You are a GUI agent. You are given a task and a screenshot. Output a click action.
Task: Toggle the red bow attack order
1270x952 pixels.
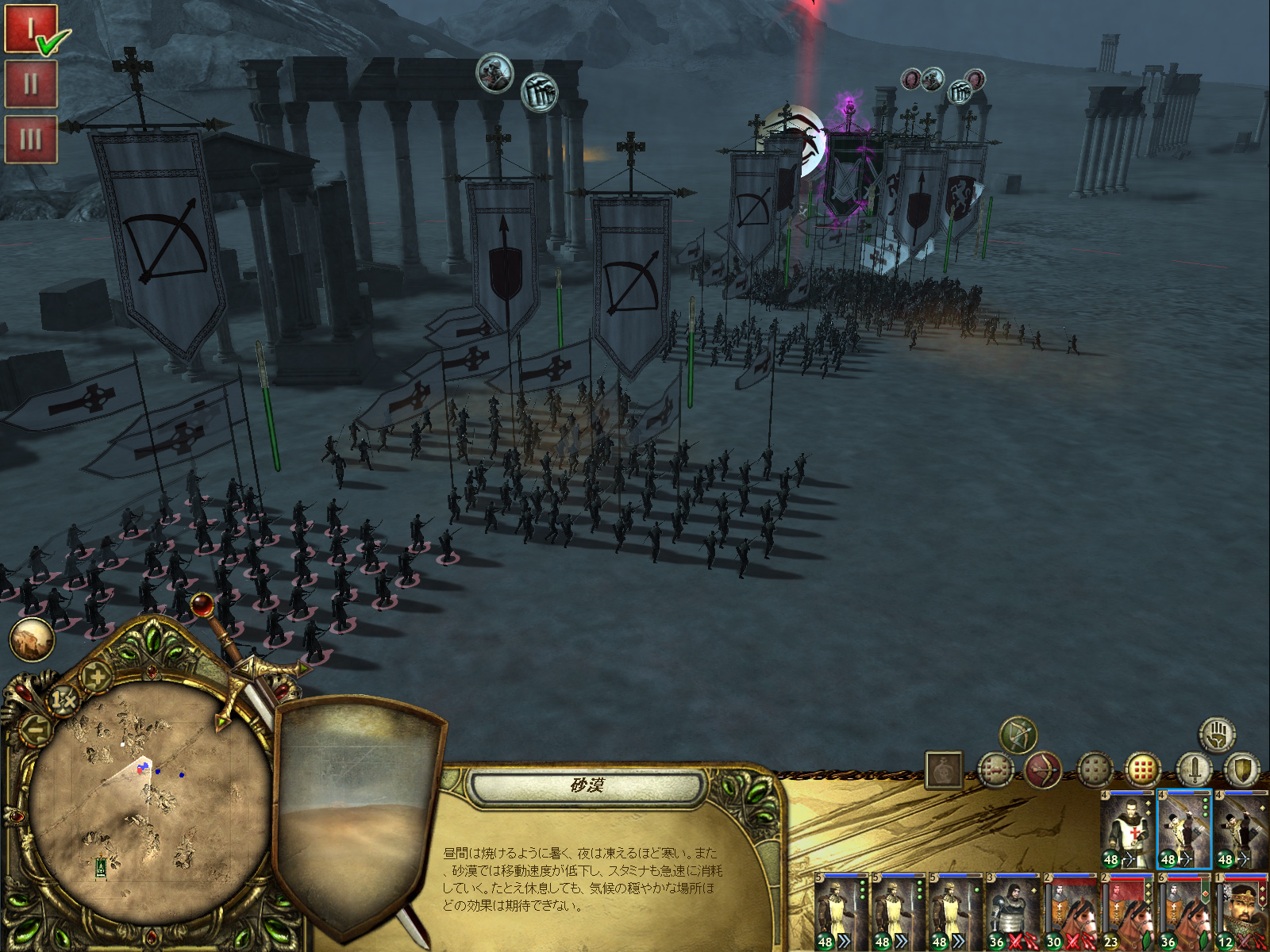point(1043,770)
